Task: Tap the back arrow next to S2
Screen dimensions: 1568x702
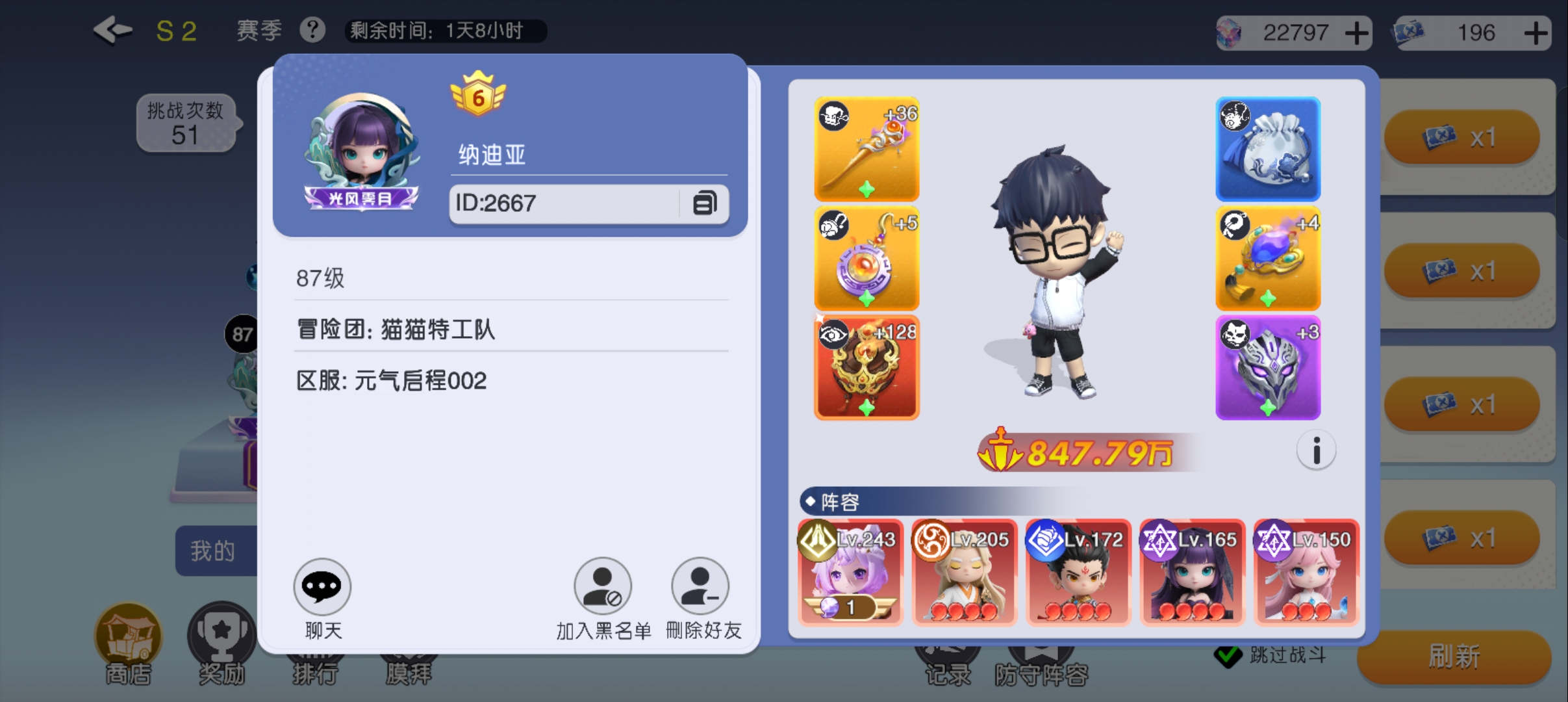Action: tap(112, 29)
